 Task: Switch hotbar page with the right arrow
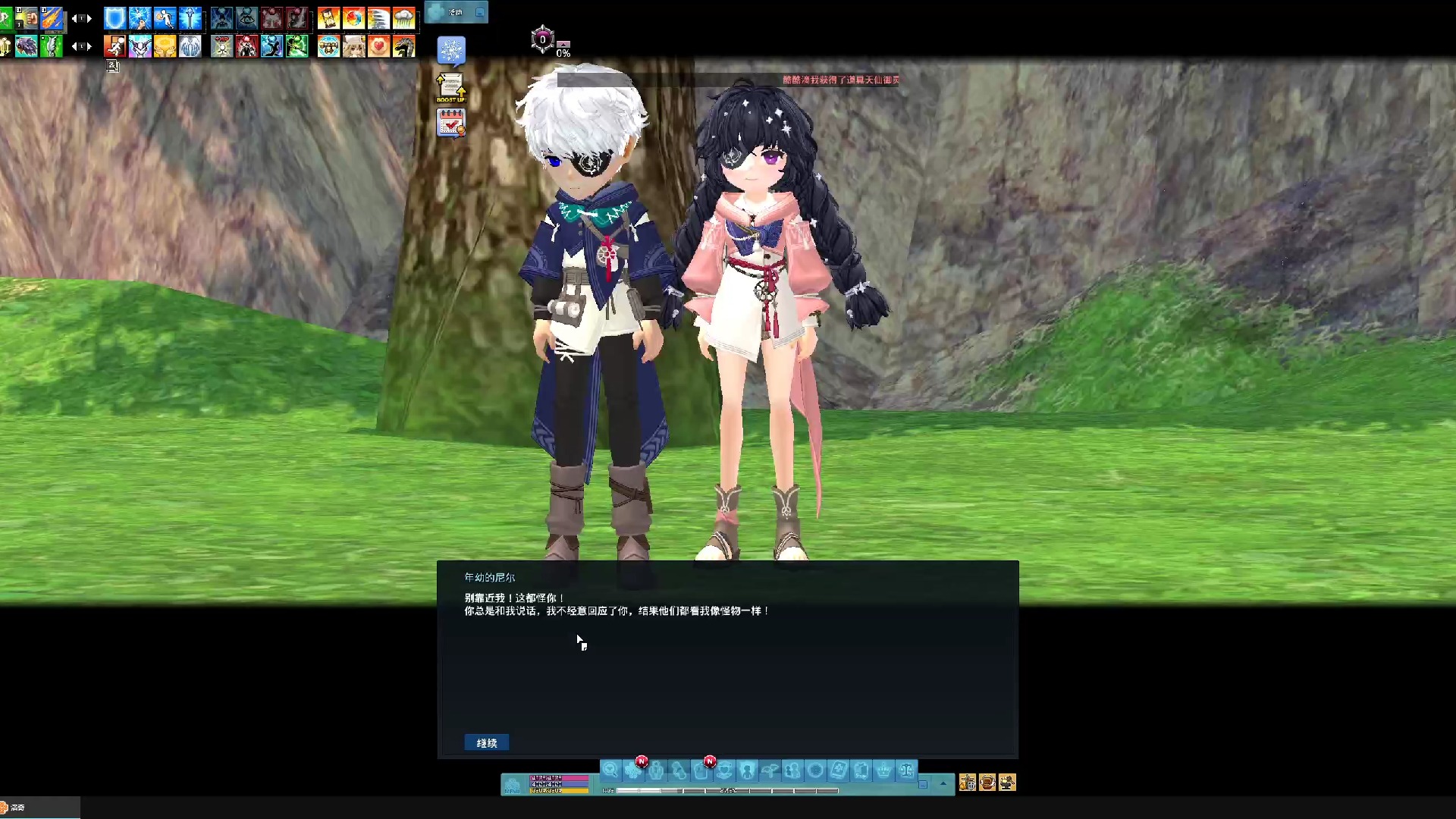[89, 19]
